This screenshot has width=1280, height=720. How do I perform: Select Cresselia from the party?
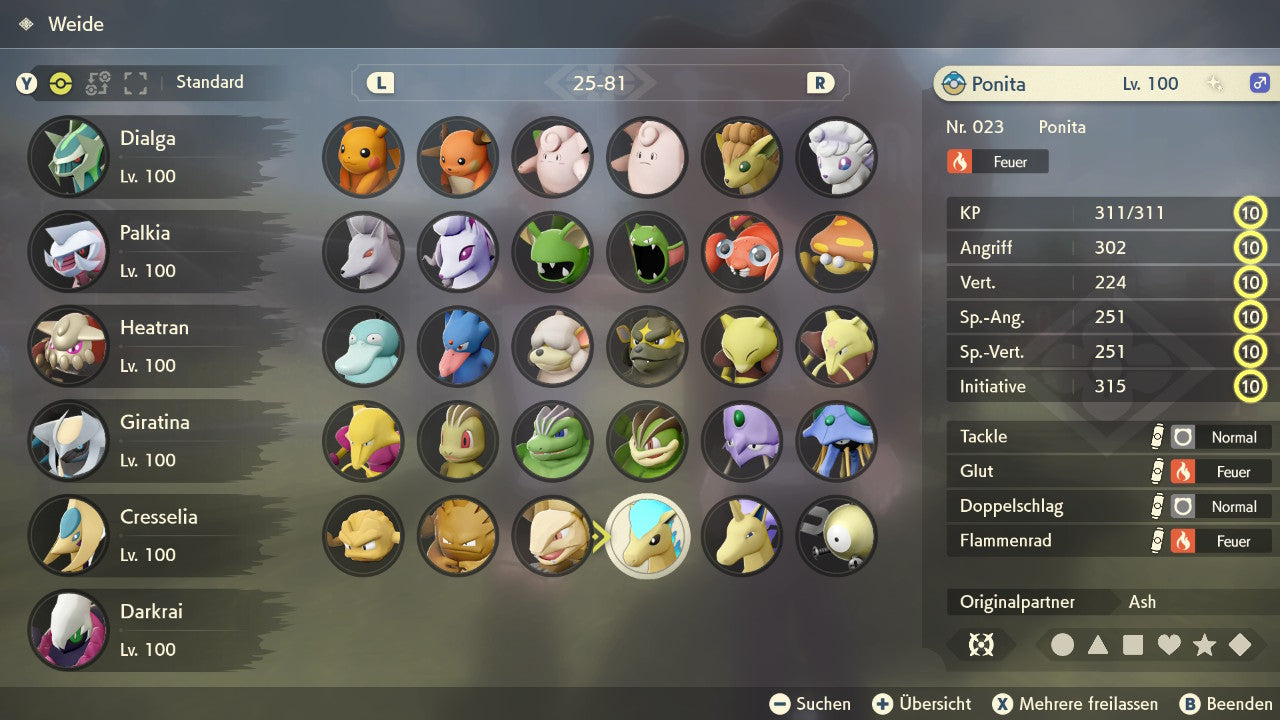pos(150,535)
